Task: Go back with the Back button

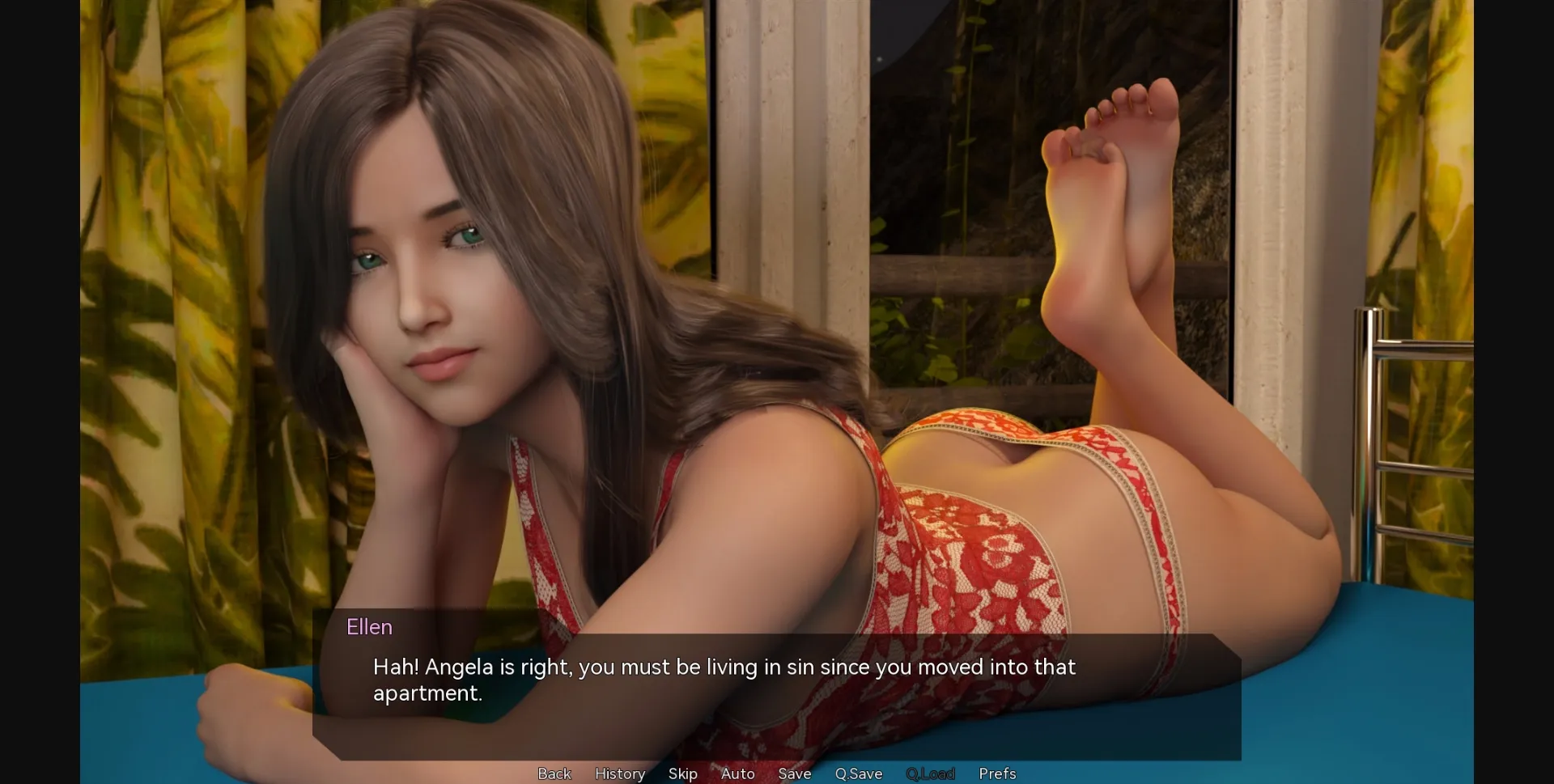Action: 554,773
